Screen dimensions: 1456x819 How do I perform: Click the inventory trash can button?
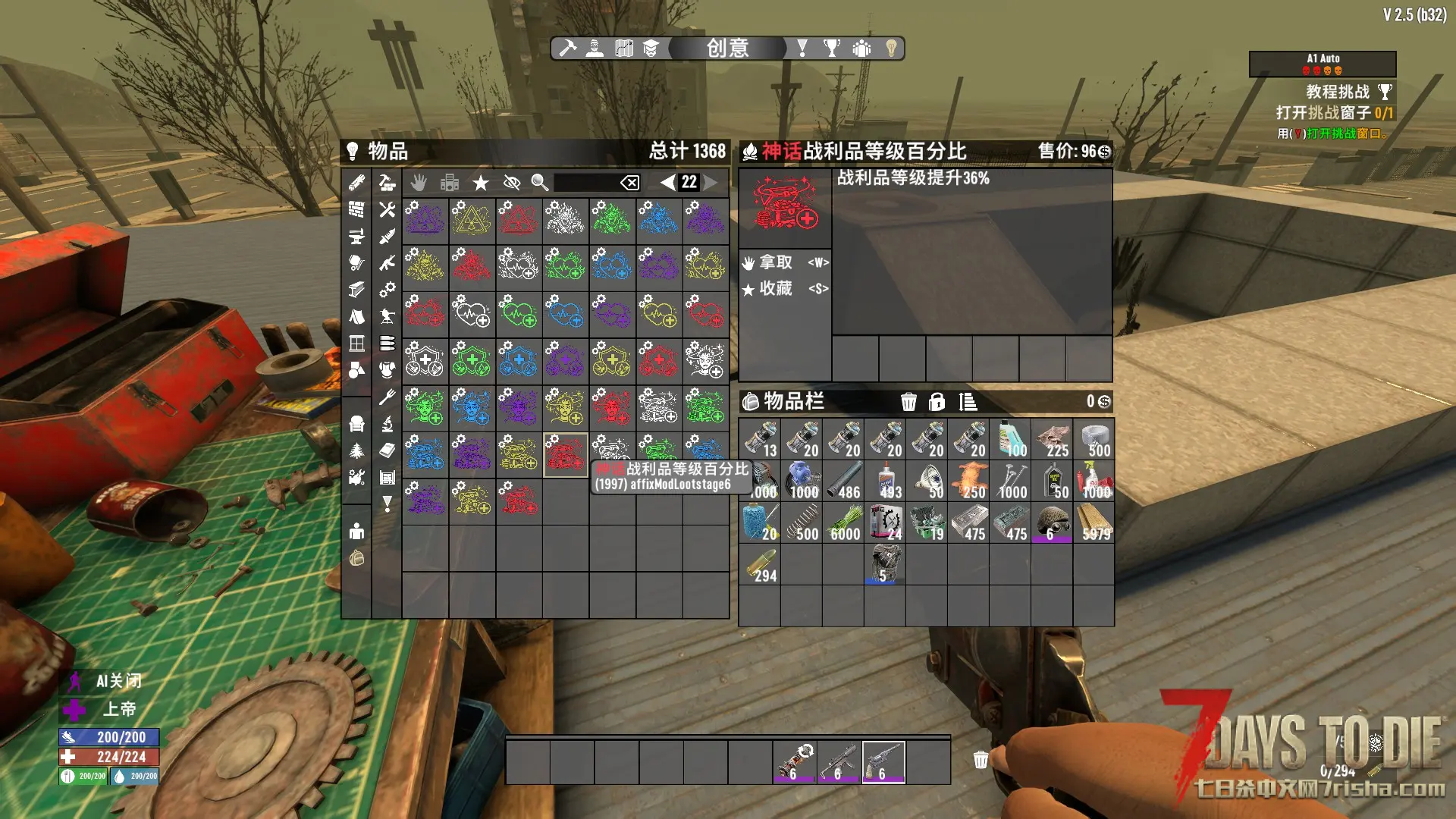tap(908, 402)
